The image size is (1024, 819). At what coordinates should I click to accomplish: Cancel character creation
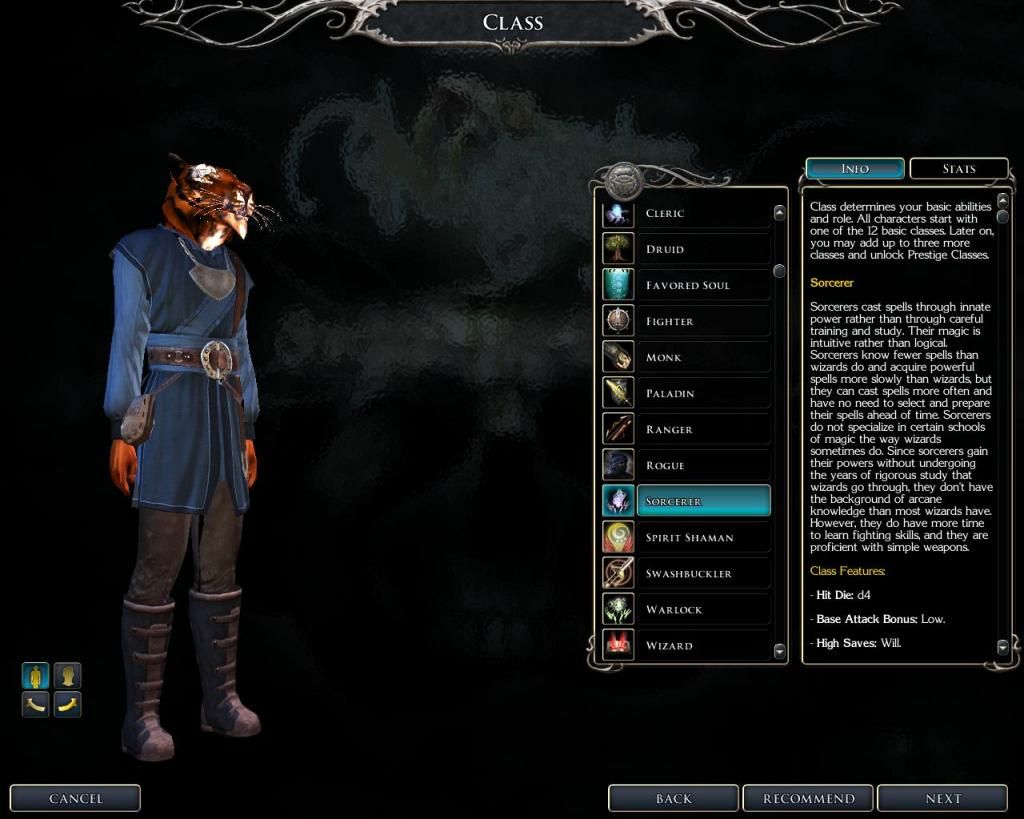pos(75,798)
